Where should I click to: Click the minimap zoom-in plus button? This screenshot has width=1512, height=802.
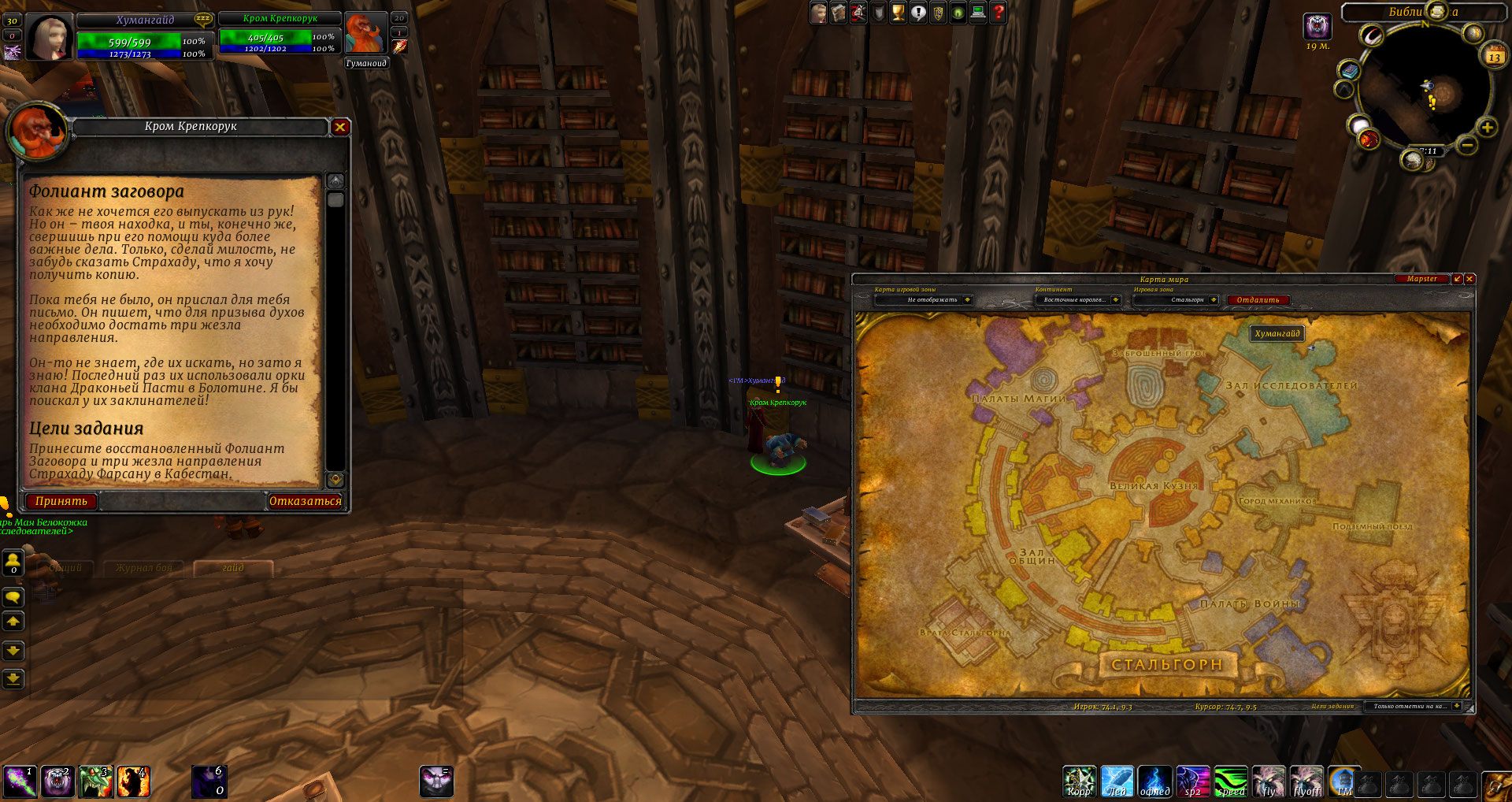(1487, 128)
